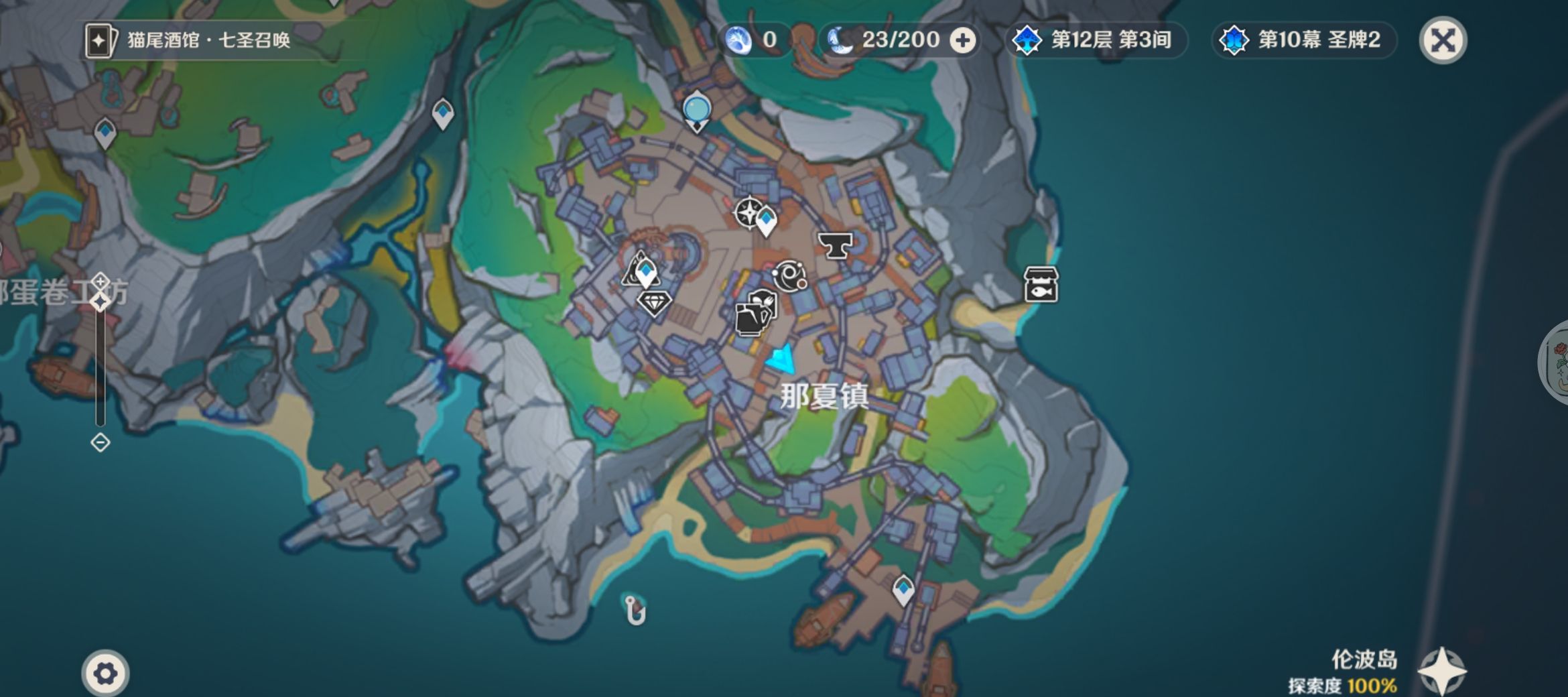The height and width of the screenshot is (697, 1568).
Task: Select the alchemy potion bottle map marker
Action: [755, 314]
